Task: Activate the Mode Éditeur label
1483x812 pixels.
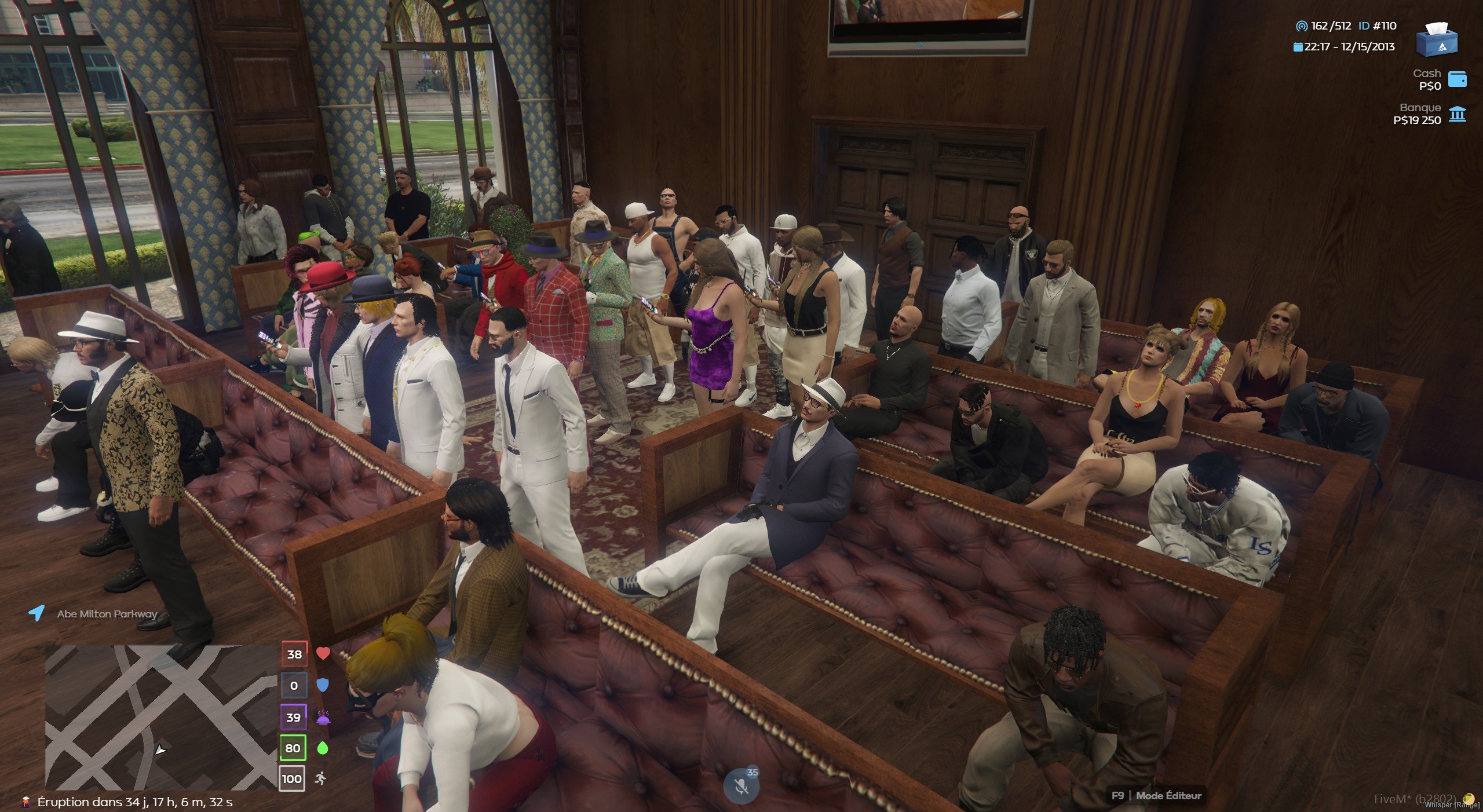Action: tap(1168, 796)
